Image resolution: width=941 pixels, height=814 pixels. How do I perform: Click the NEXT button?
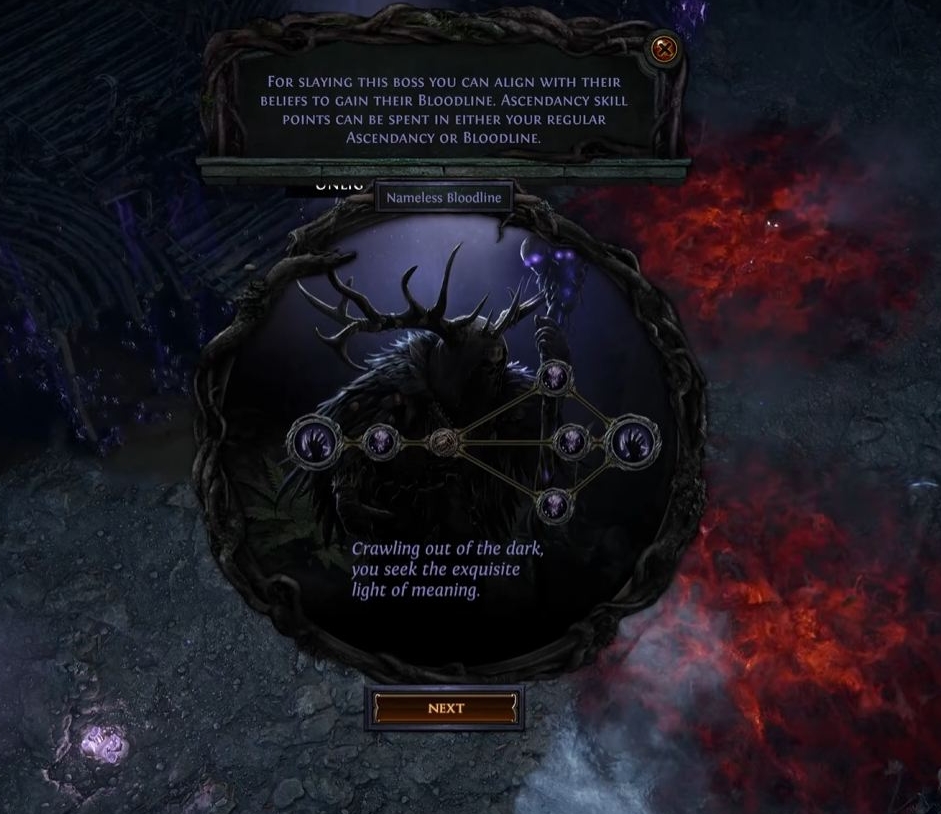[446, 708]
